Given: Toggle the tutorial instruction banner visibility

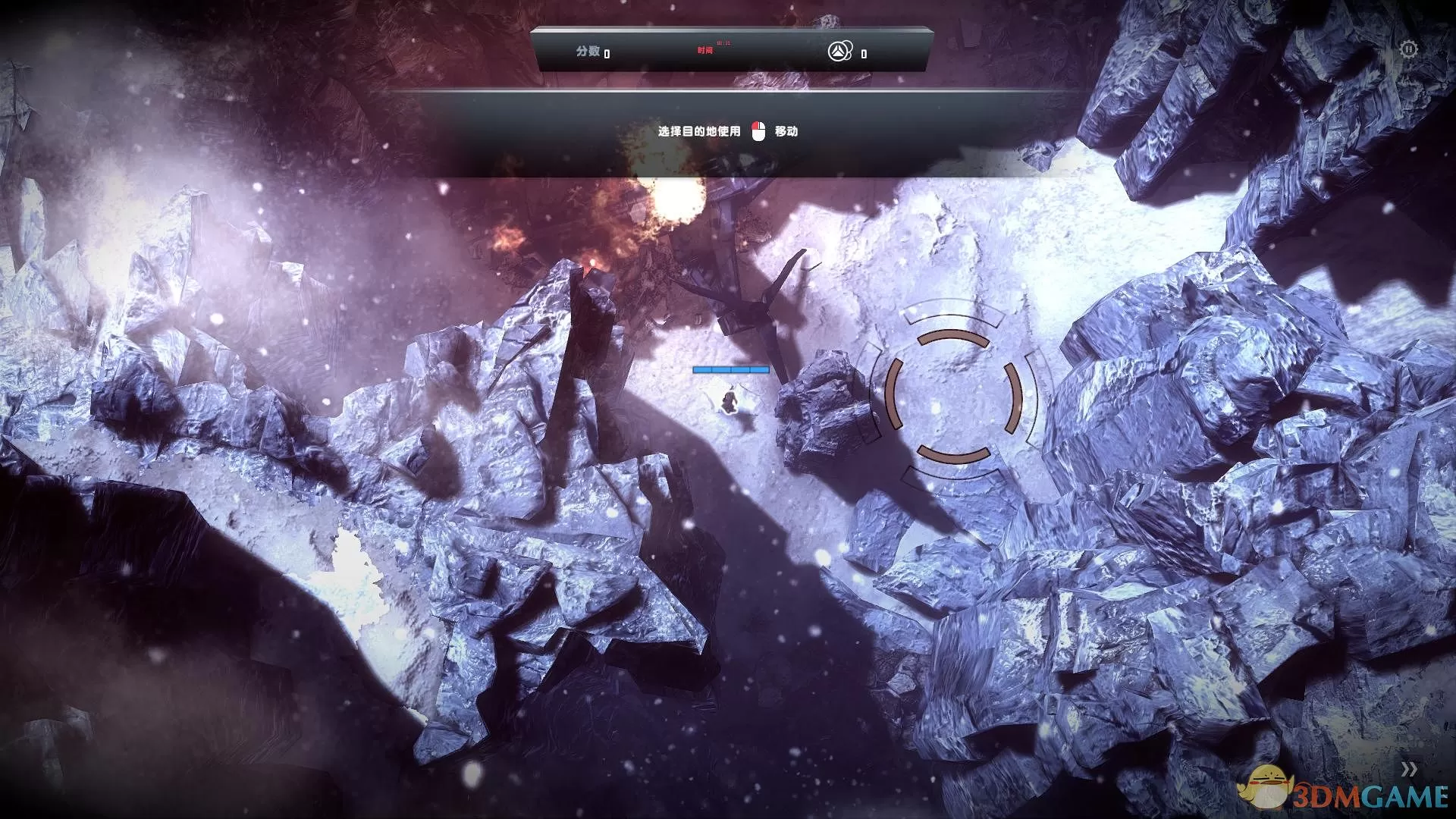Looking at the screenshot, I should (728, 130).
